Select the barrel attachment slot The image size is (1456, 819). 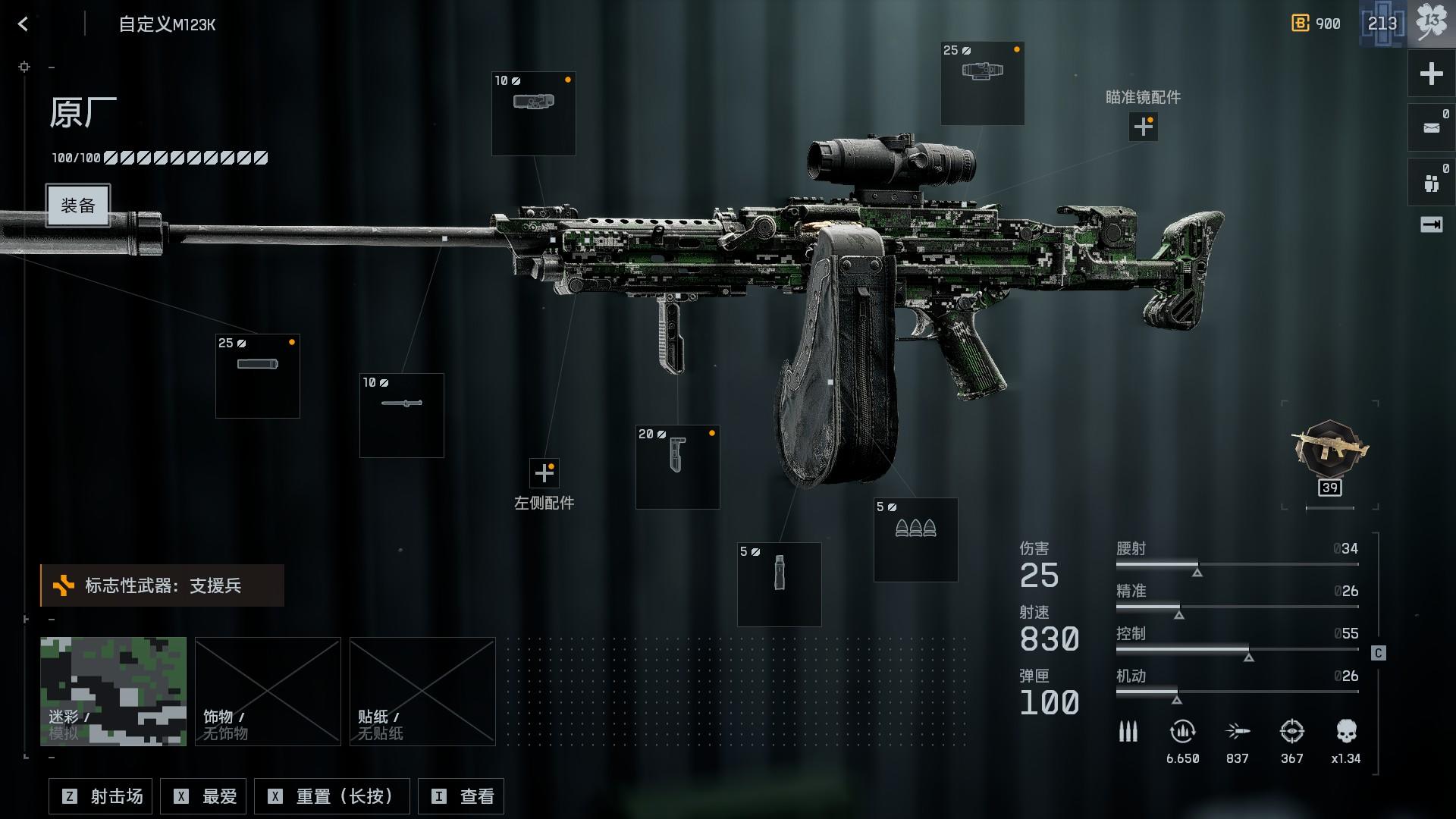coord(402,415)
